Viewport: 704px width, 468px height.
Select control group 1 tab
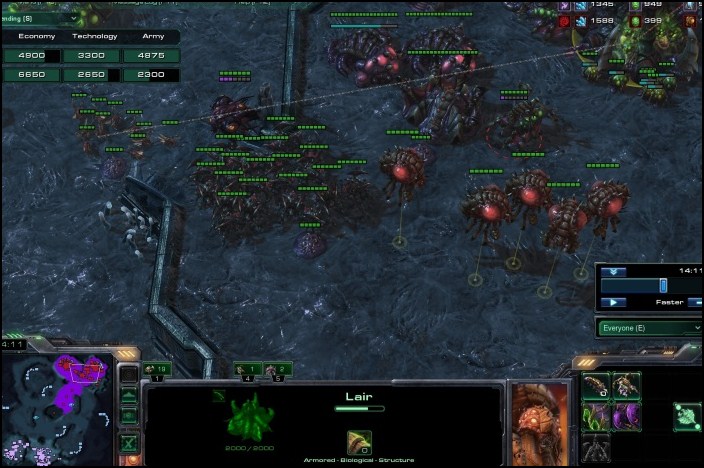point(158,370)
